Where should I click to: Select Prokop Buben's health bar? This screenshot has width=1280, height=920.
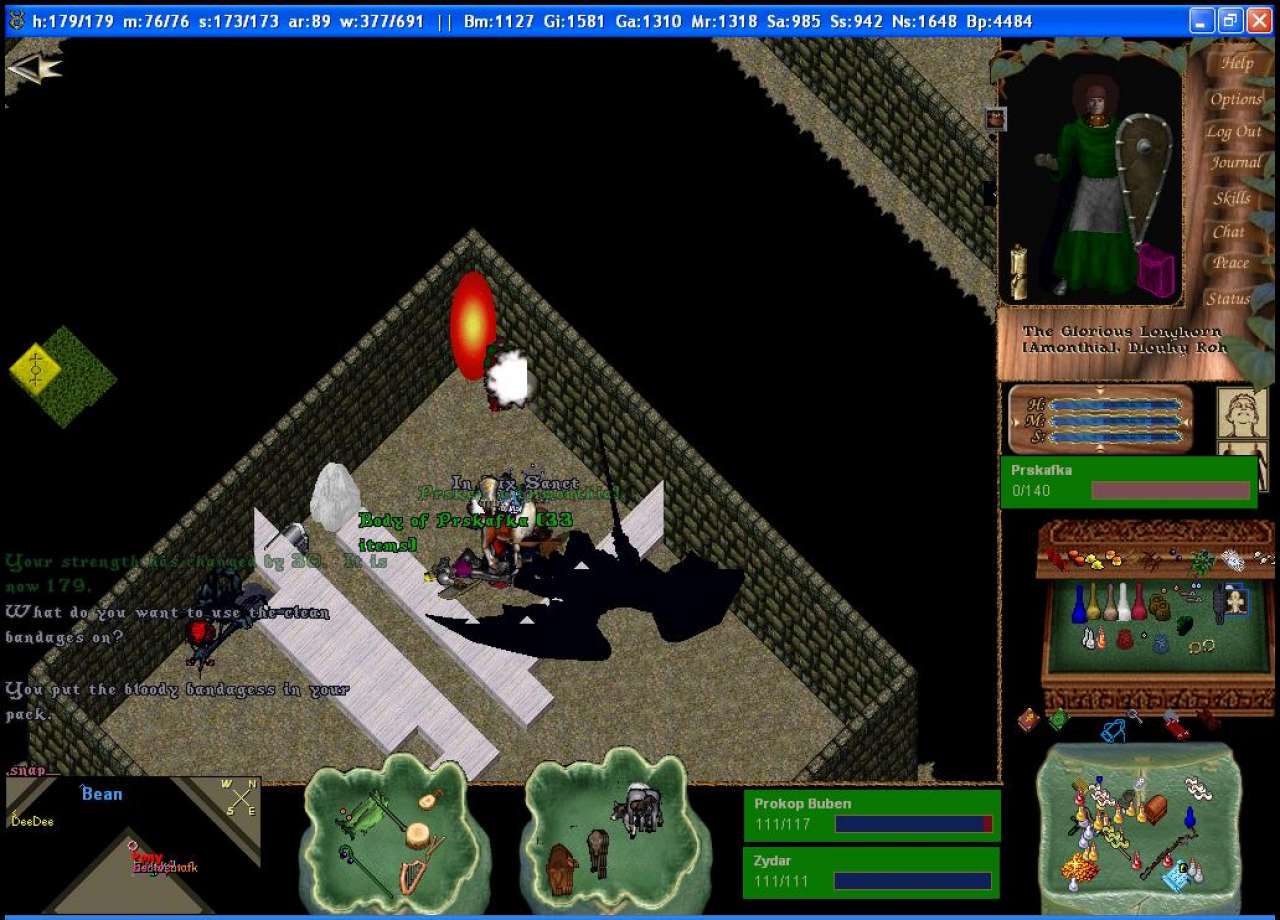pyautogui.click(x=871, y=815)
